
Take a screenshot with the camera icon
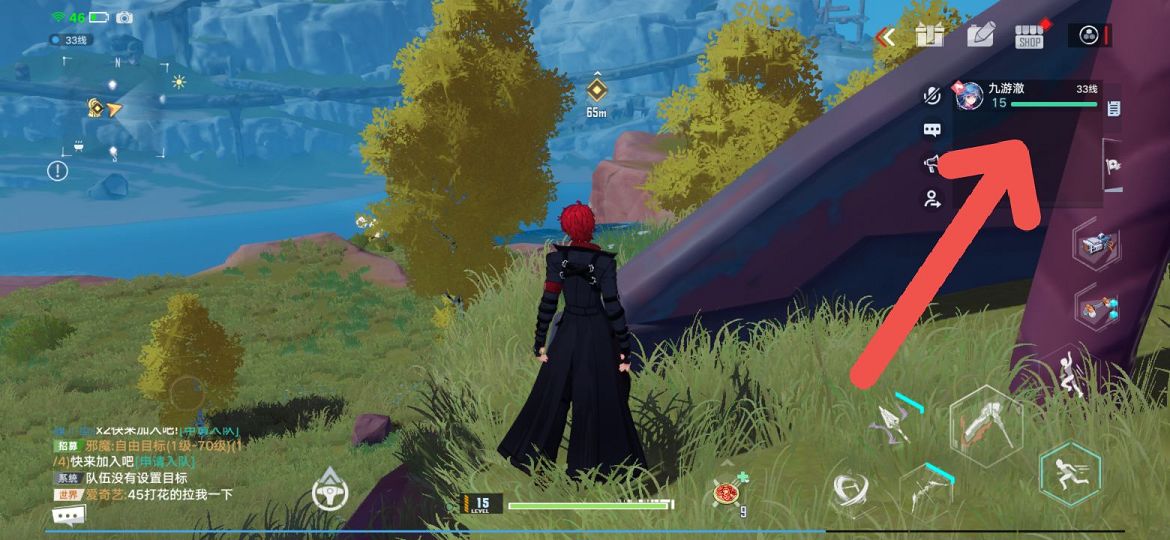(x=125, y=18)
